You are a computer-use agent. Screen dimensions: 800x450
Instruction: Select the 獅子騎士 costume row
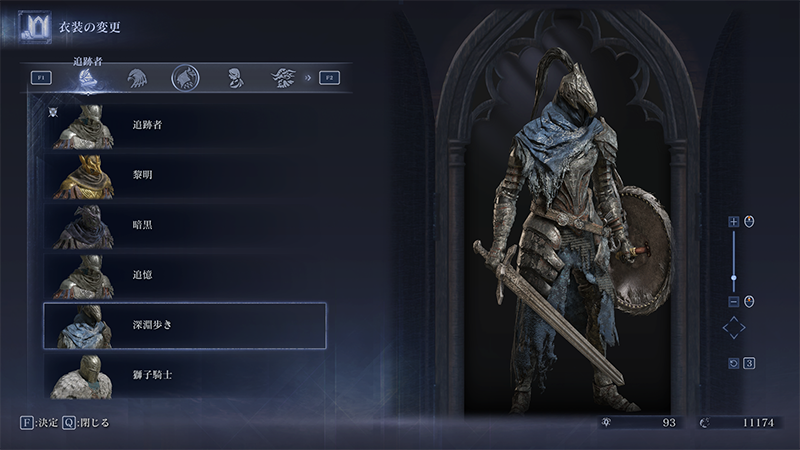(185, 374)
